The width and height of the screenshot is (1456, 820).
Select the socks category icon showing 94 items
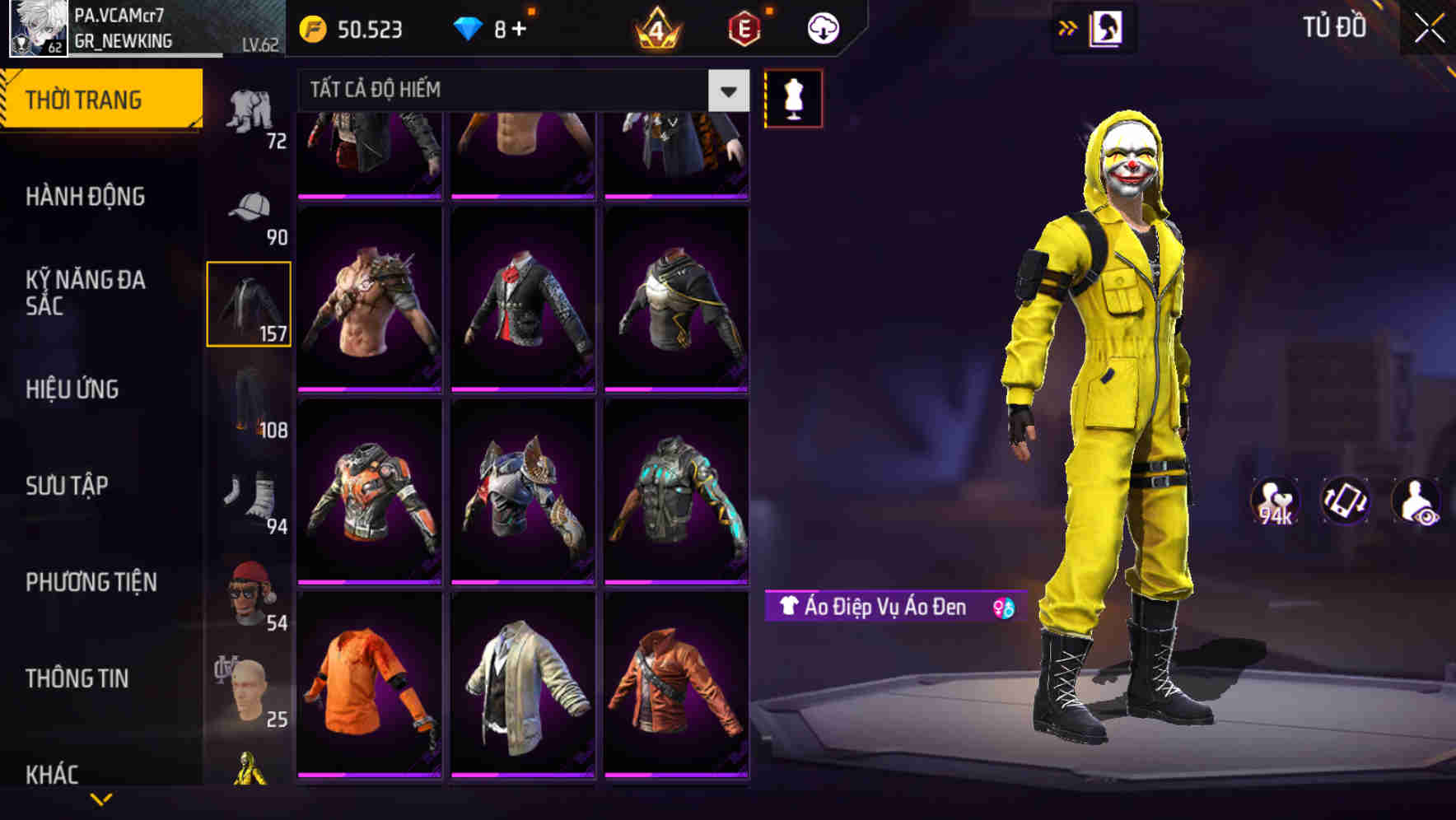click(x=249, y=494)
